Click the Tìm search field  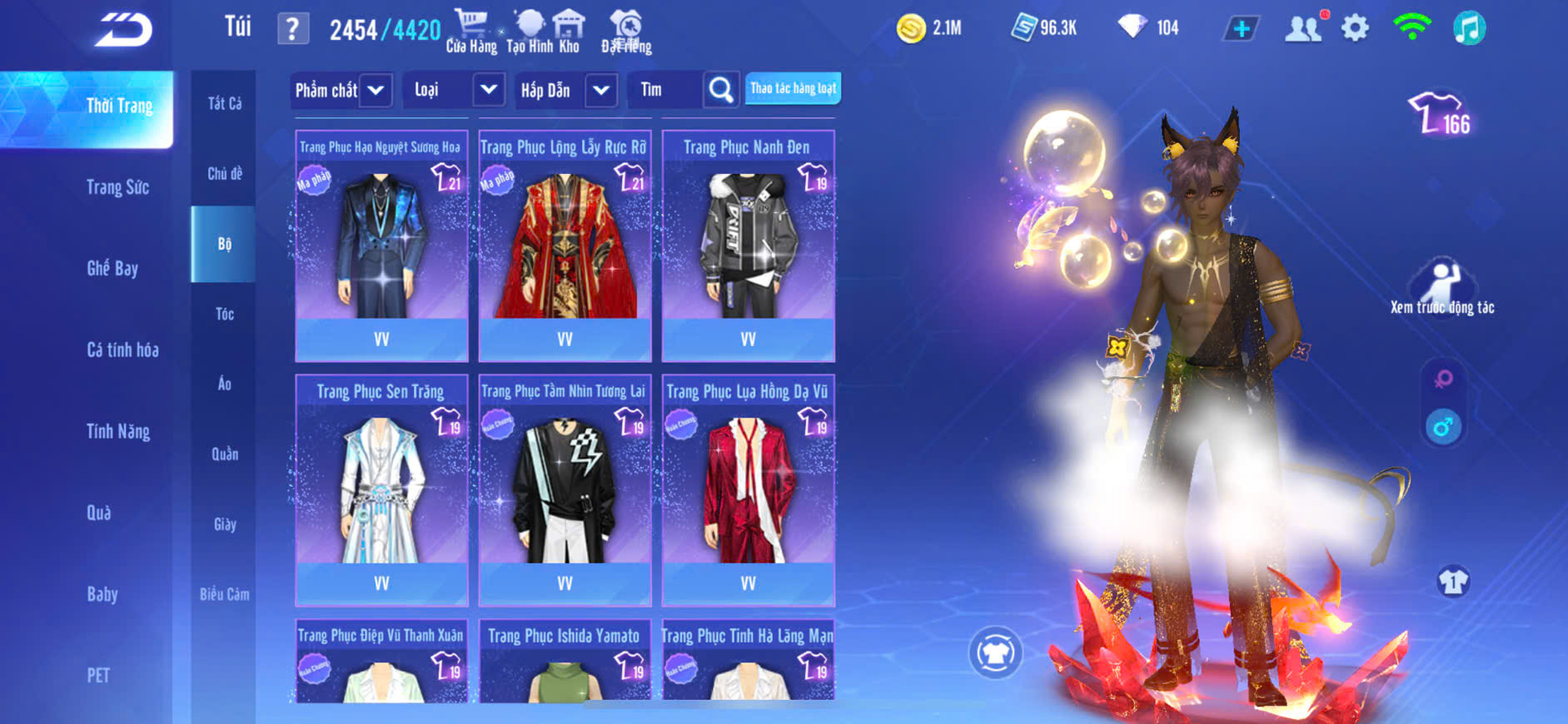[x=666, y=90]
